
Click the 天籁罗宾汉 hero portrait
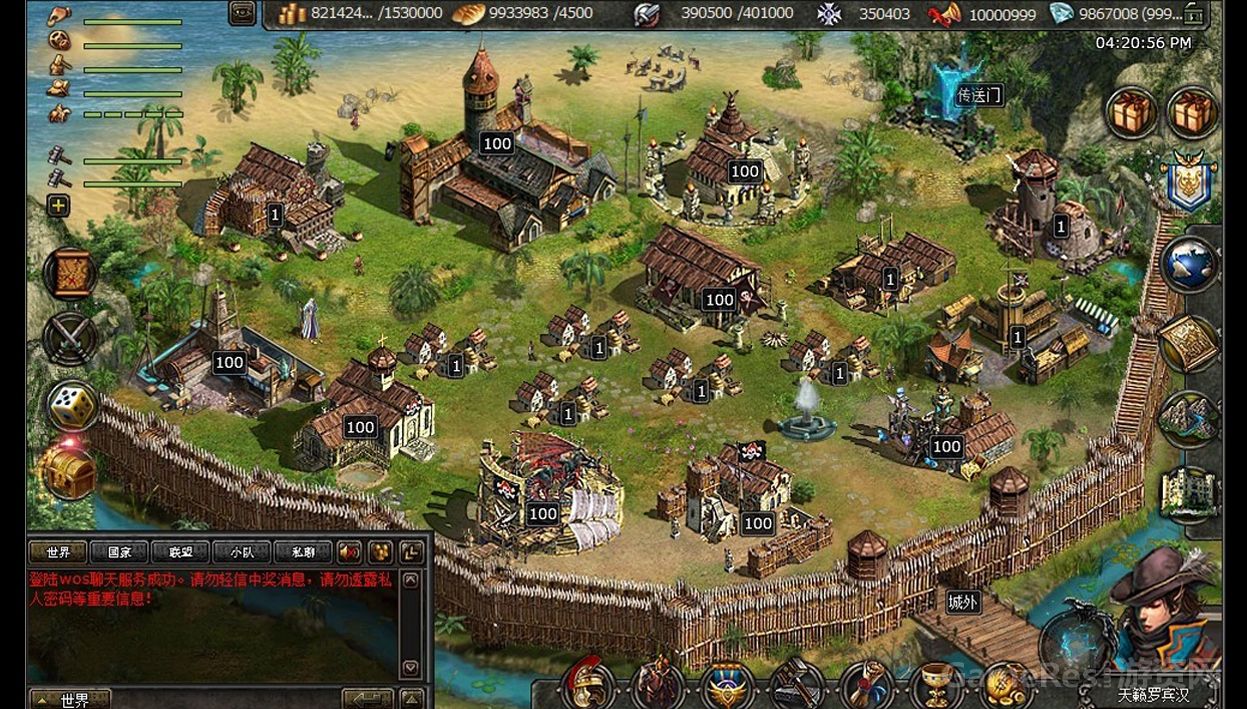pyautogui.click(x=1165, y=610)
